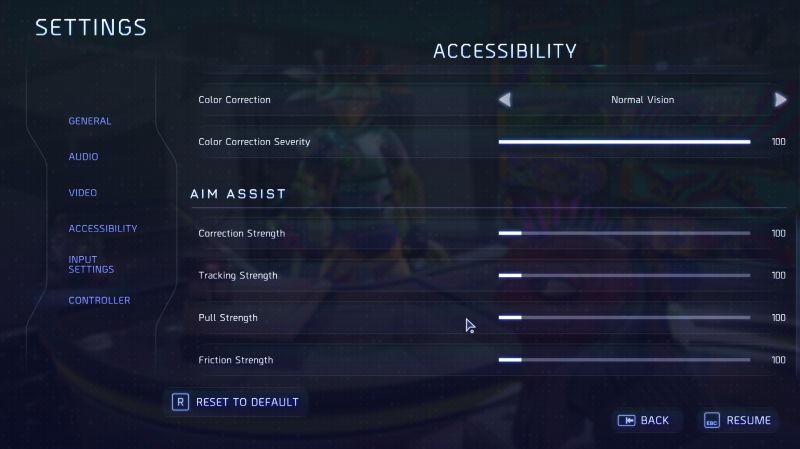The height and width of the screenshot is (449, 800).
Task: Change the Tracking Strength slider
Action: tap(624, 276)
